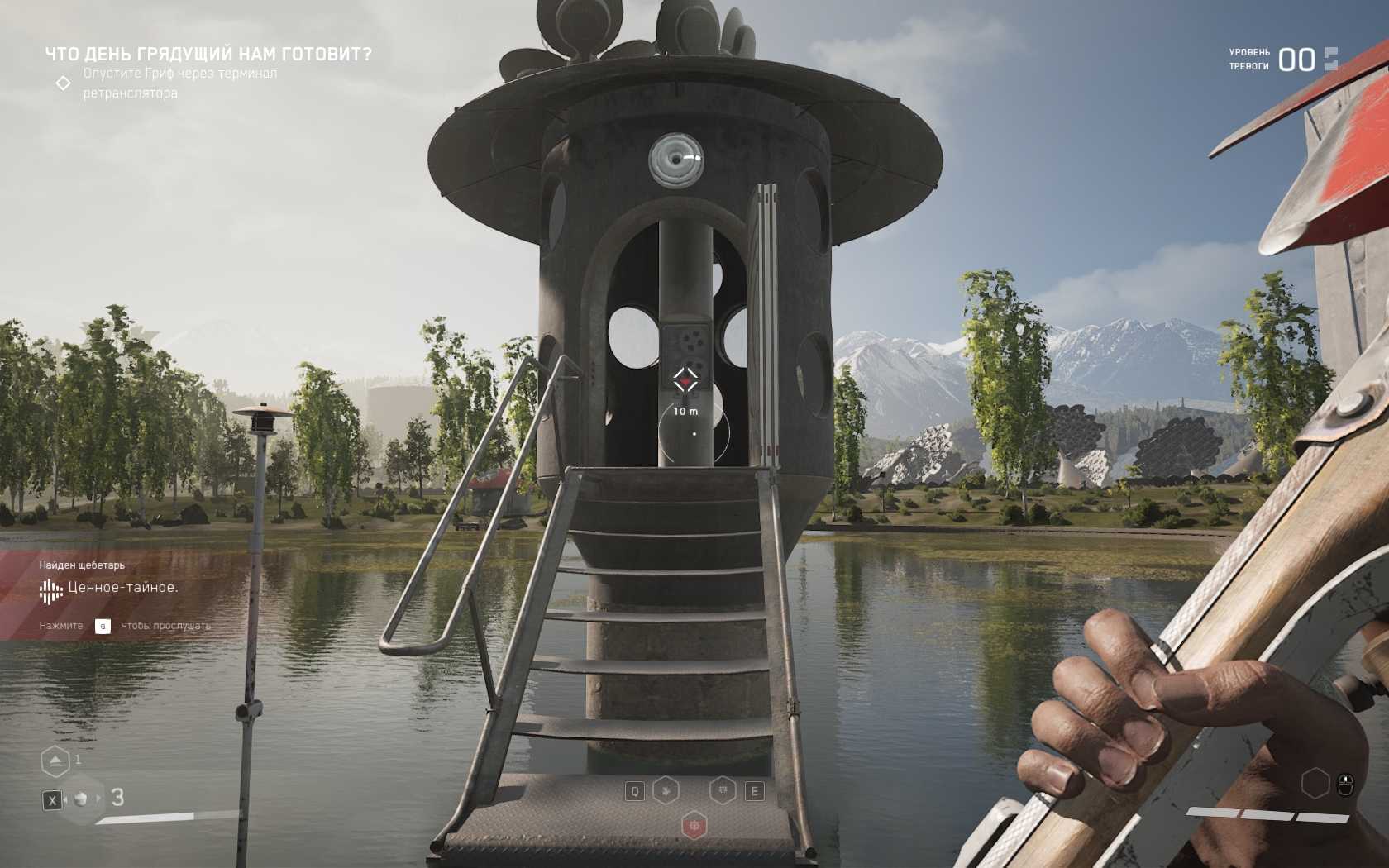Activate the glove ability hexagon beside E
The width and height of the screenshot is (1389, 868).
(x=723, y=790)
